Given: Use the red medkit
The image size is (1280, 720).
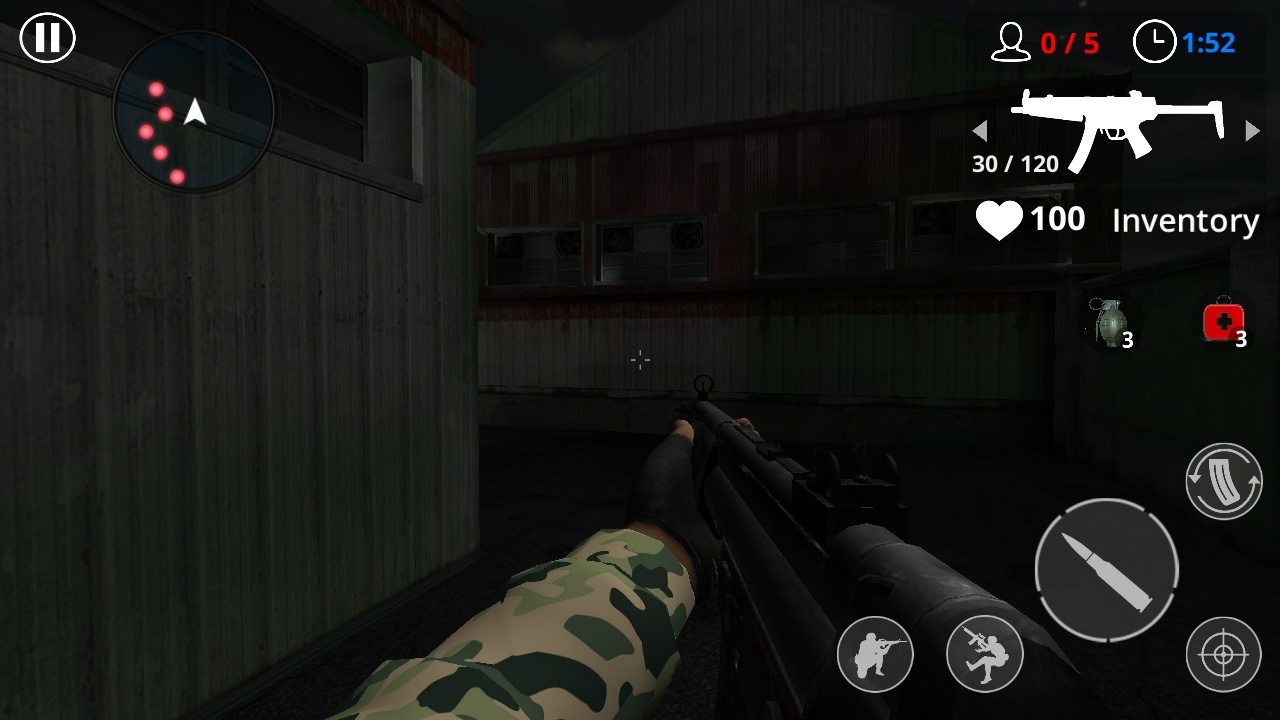Looking at the screenshot, I should pyautogui.click(x=1223, y=323).
